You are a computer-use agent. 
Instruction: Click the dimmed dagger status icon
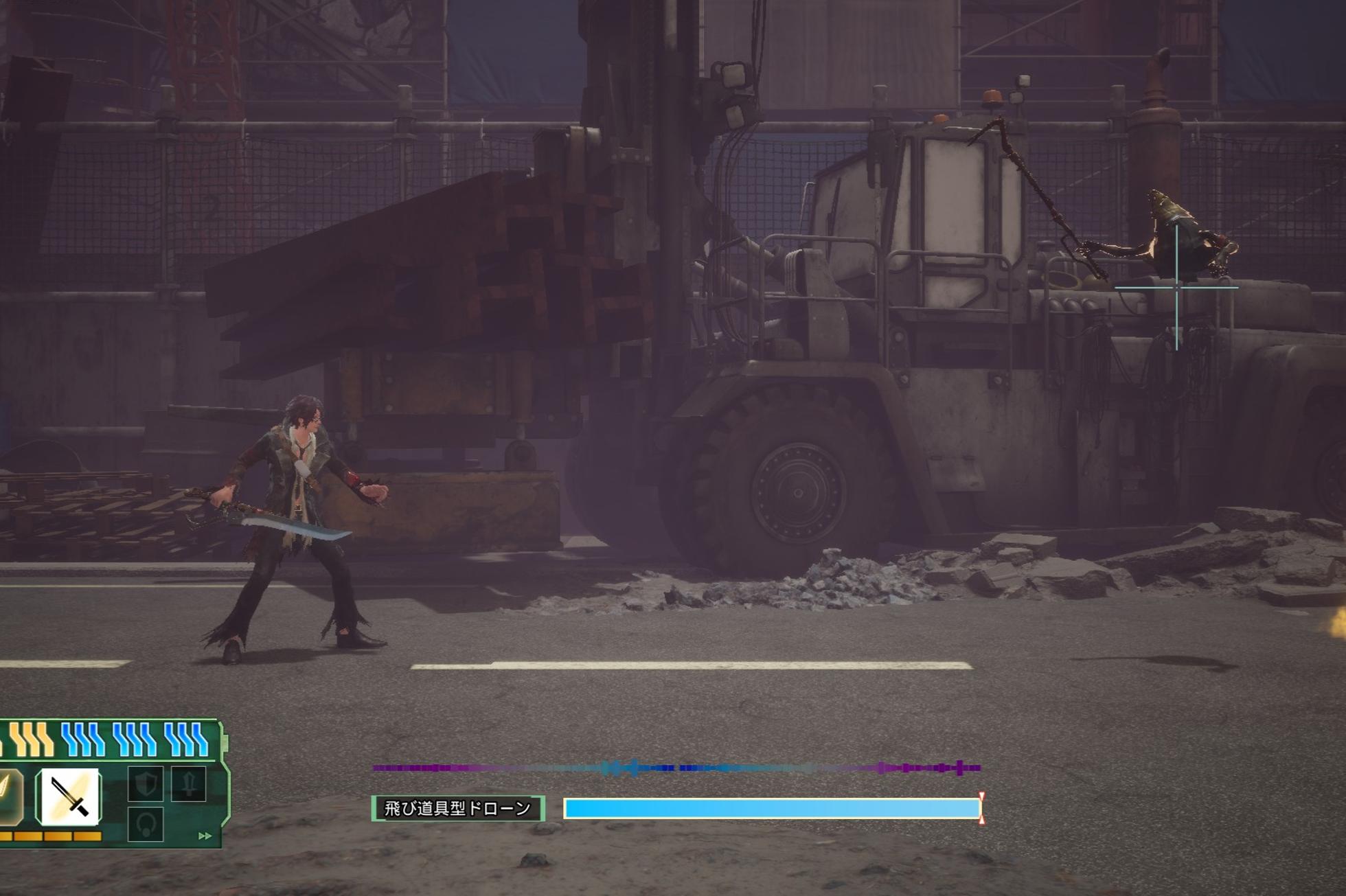(188, 784)
